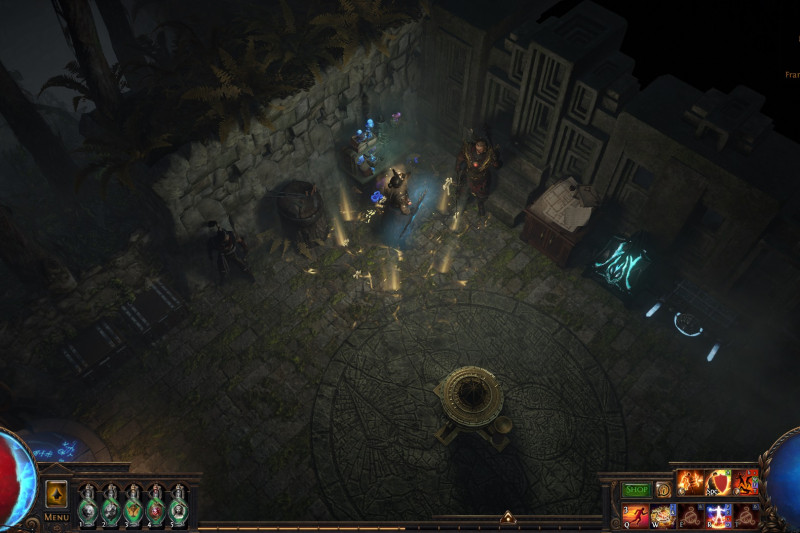Activate the running figure skill on Q
The height and width of the screenshot is (533, 800).
point(636,516)
